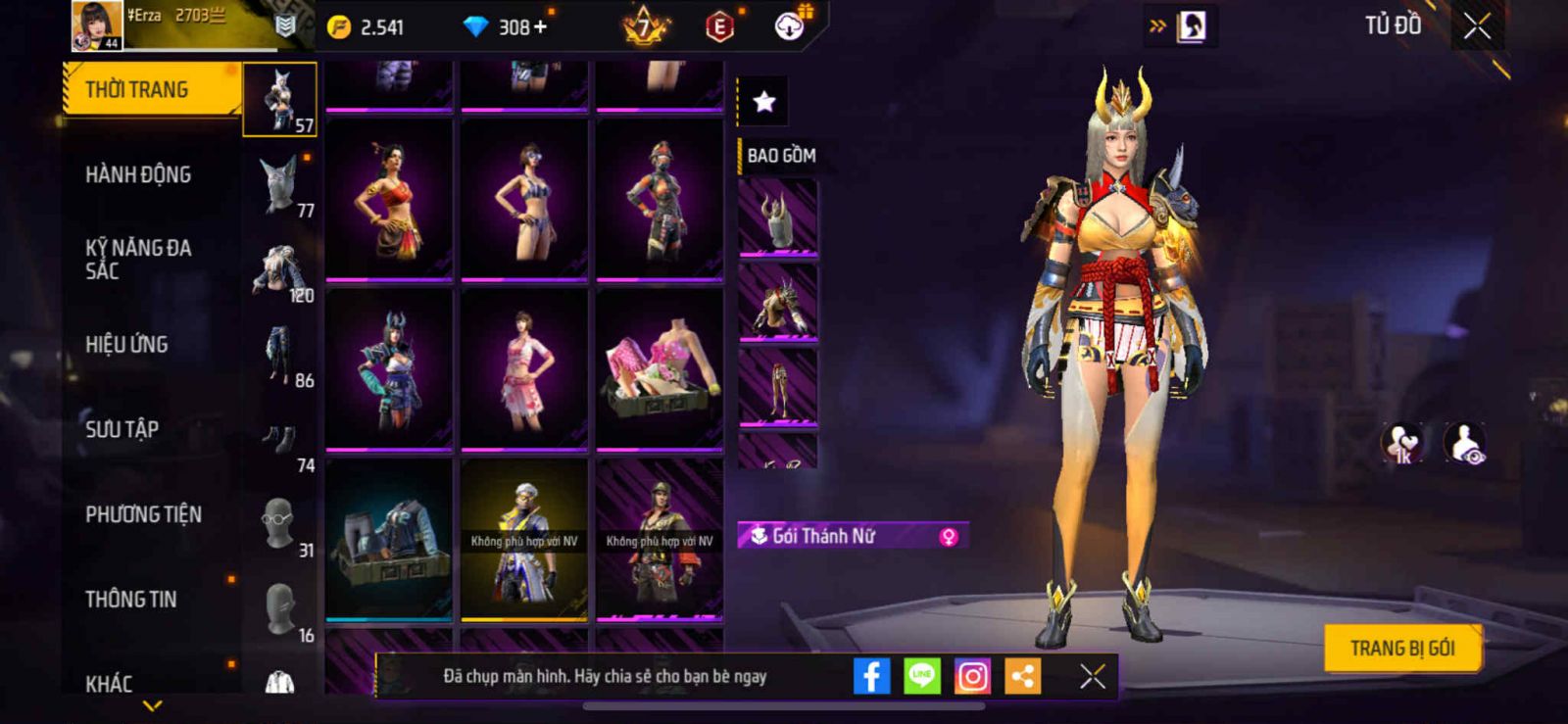
Task: Open the player profile avatar
Action: click(97, 24)
